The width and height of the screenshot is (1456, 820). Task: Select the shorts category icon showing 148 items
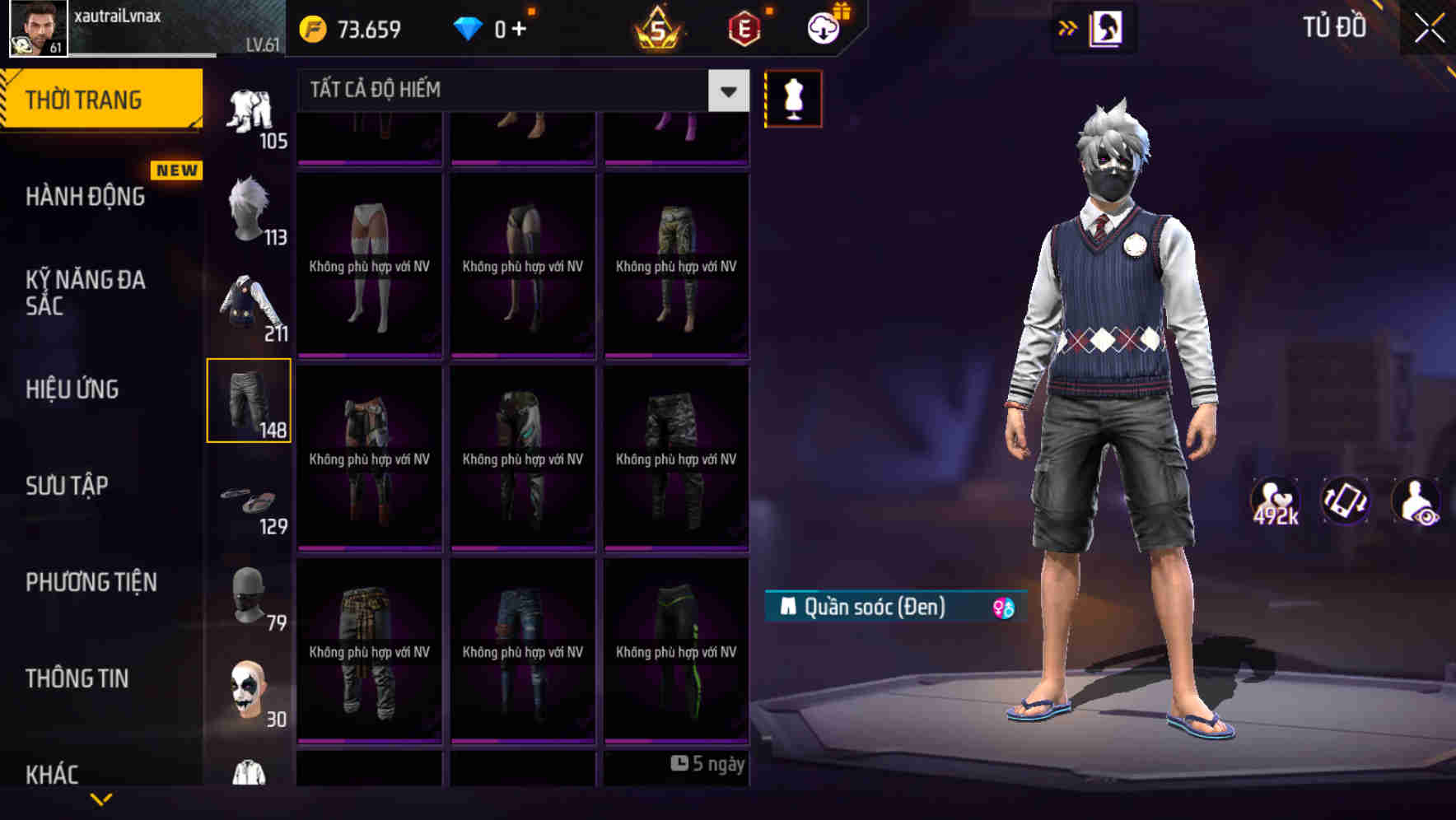(250, 401)
